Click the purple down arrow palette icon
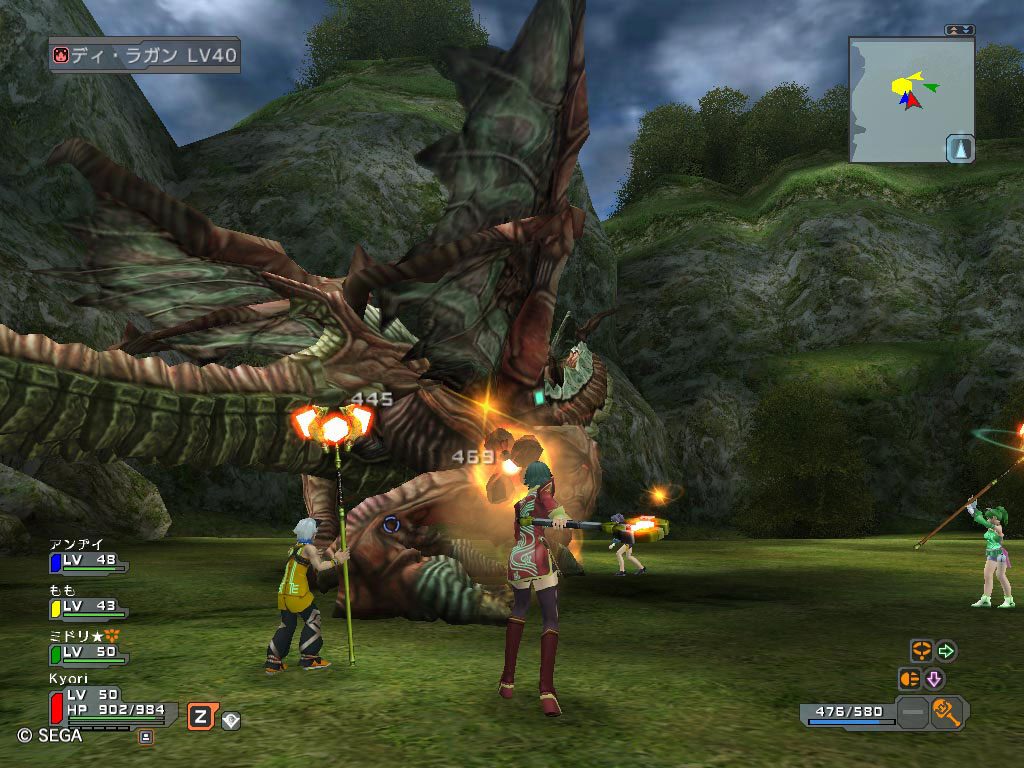Image resolution: width=1024 pixels, height=768 pixels. 934,679
